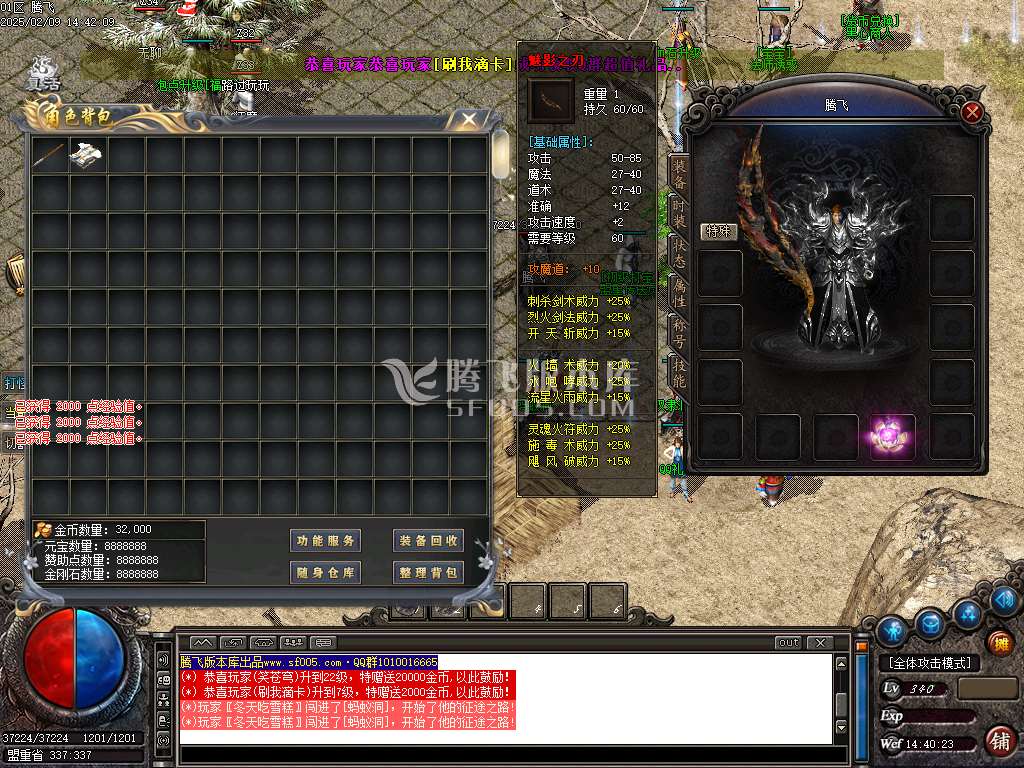The height and width of the screenshot is (768, 1024).
Task: Open the 随身仓库 portable warehouse
Action: click(x=325, y=573)
